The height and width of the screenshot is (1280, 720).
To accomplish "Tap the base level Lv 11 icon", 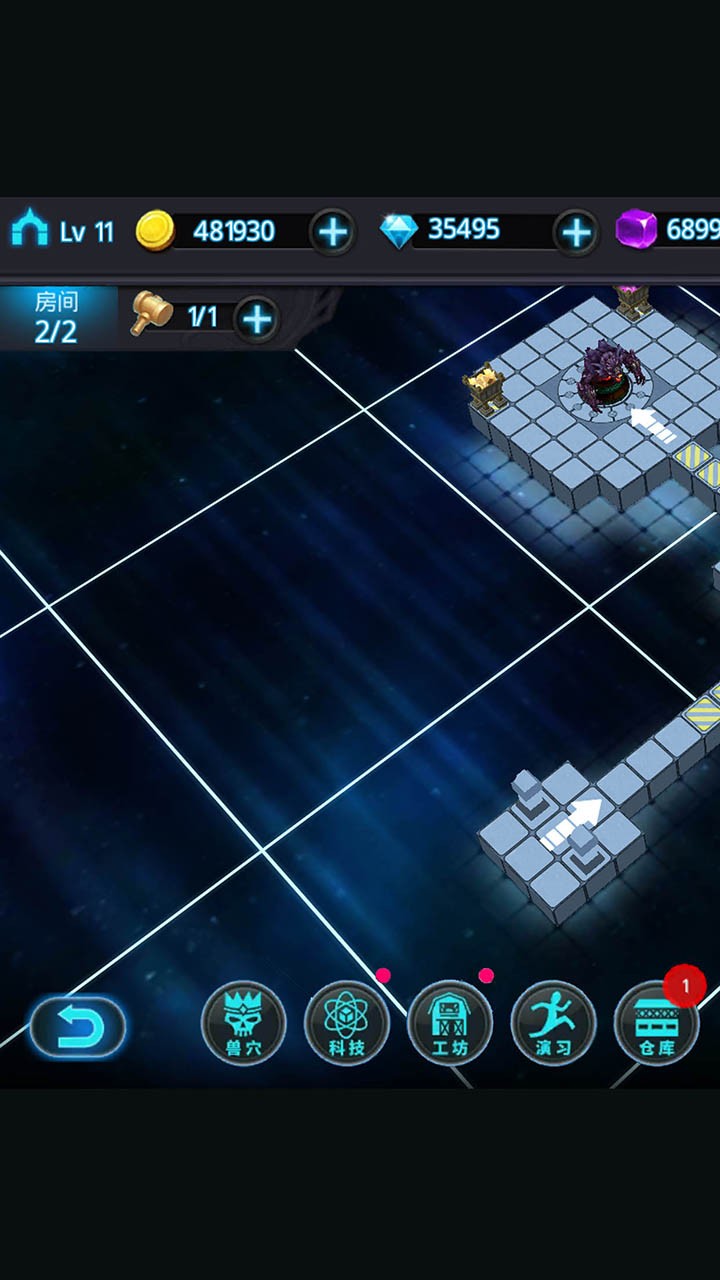I will (x=30, y=230).
